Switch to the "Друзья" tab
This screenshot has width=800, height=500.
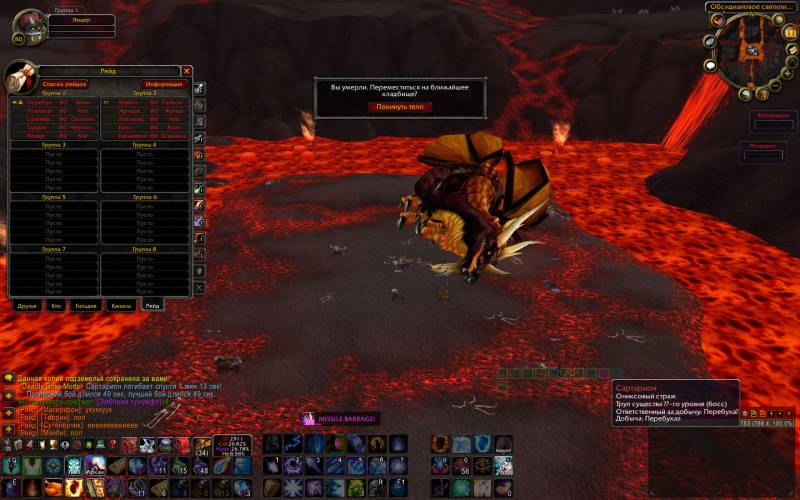click(x=27, y=304)
